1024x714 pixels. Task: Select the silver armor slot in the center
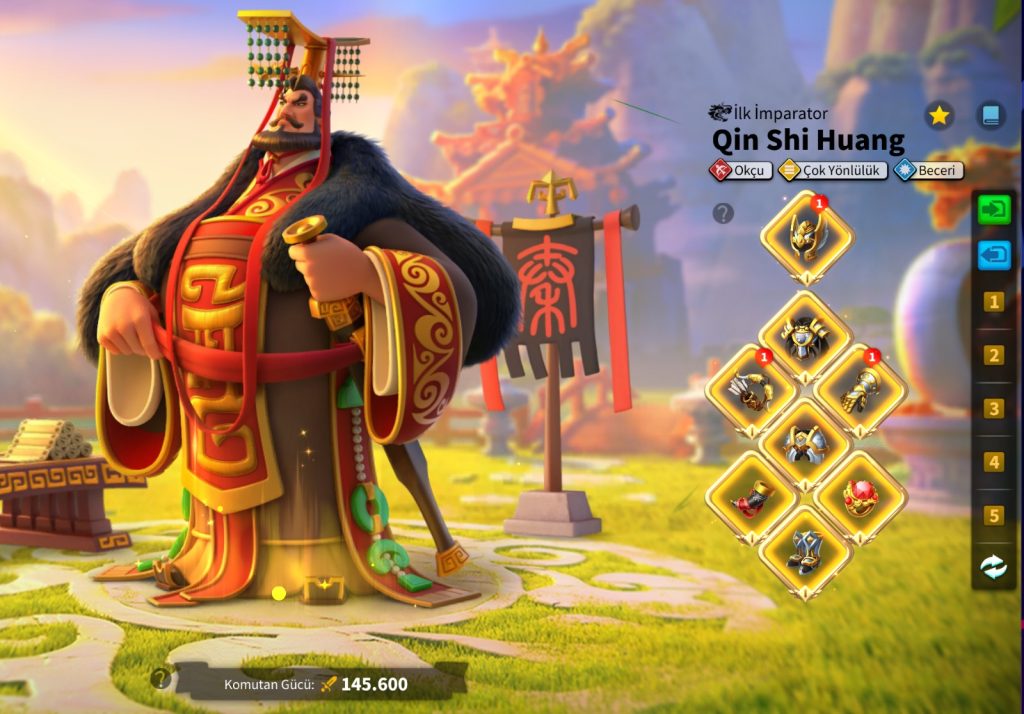click(x=806, y=445)
